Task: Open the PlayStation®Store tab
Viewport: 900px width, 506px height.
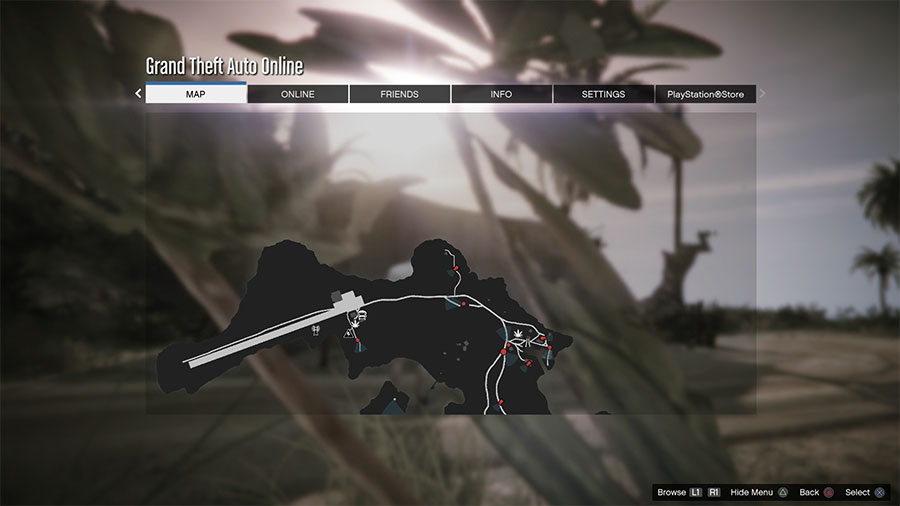Action: coord(706,94)
